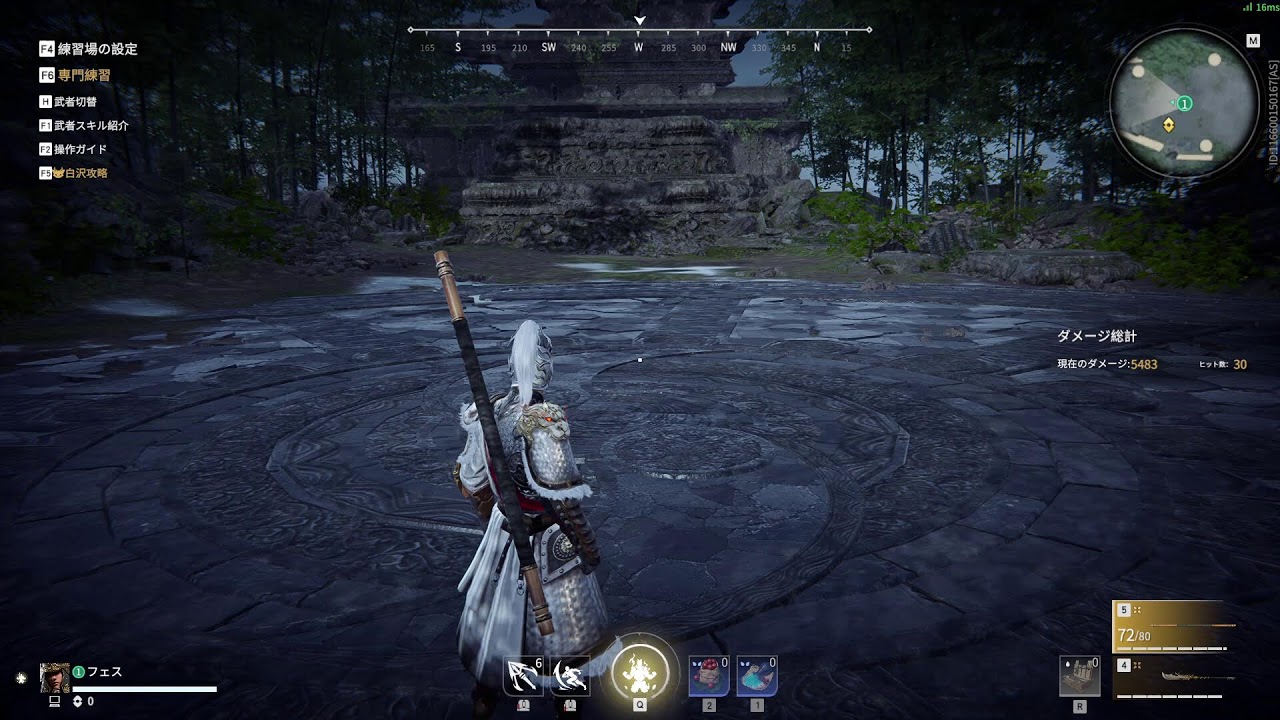
Task: Click the W marker on the compass bar
Action: (638, 45)
